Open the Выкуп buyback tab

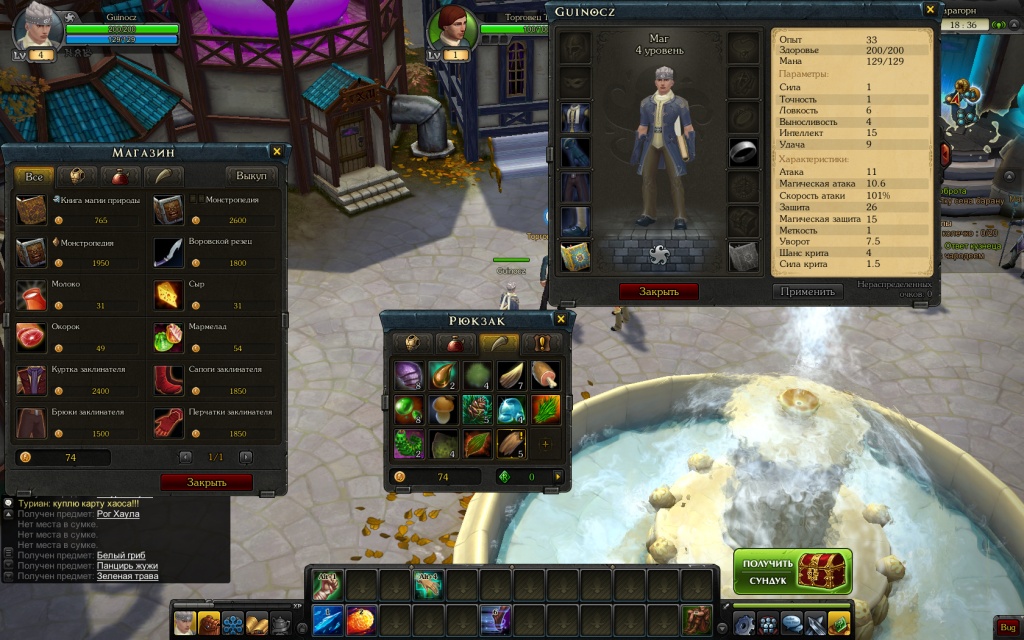[x=251, y=177]
